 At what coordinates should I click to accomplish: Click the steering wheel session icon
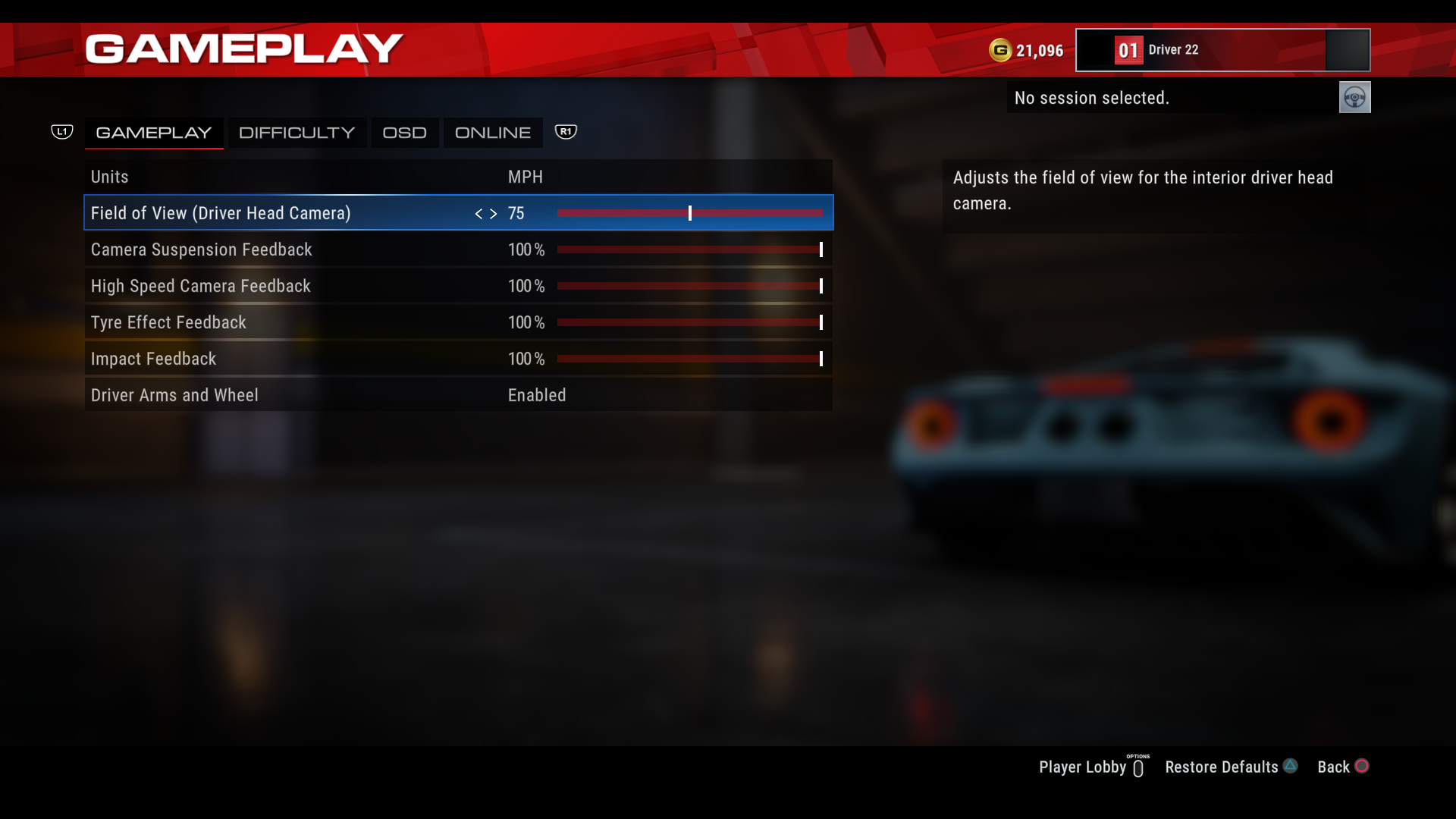tap(1354, 97)
